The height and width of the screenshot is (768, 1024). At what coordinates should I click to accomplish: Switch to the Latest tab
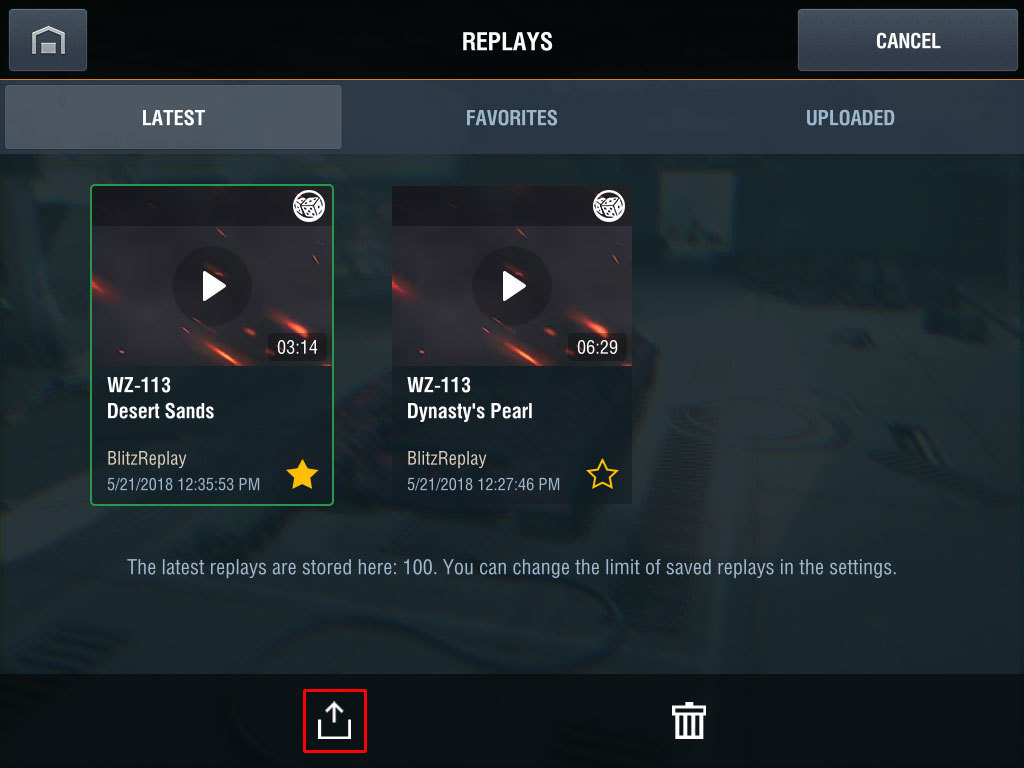tap(173, 117)
